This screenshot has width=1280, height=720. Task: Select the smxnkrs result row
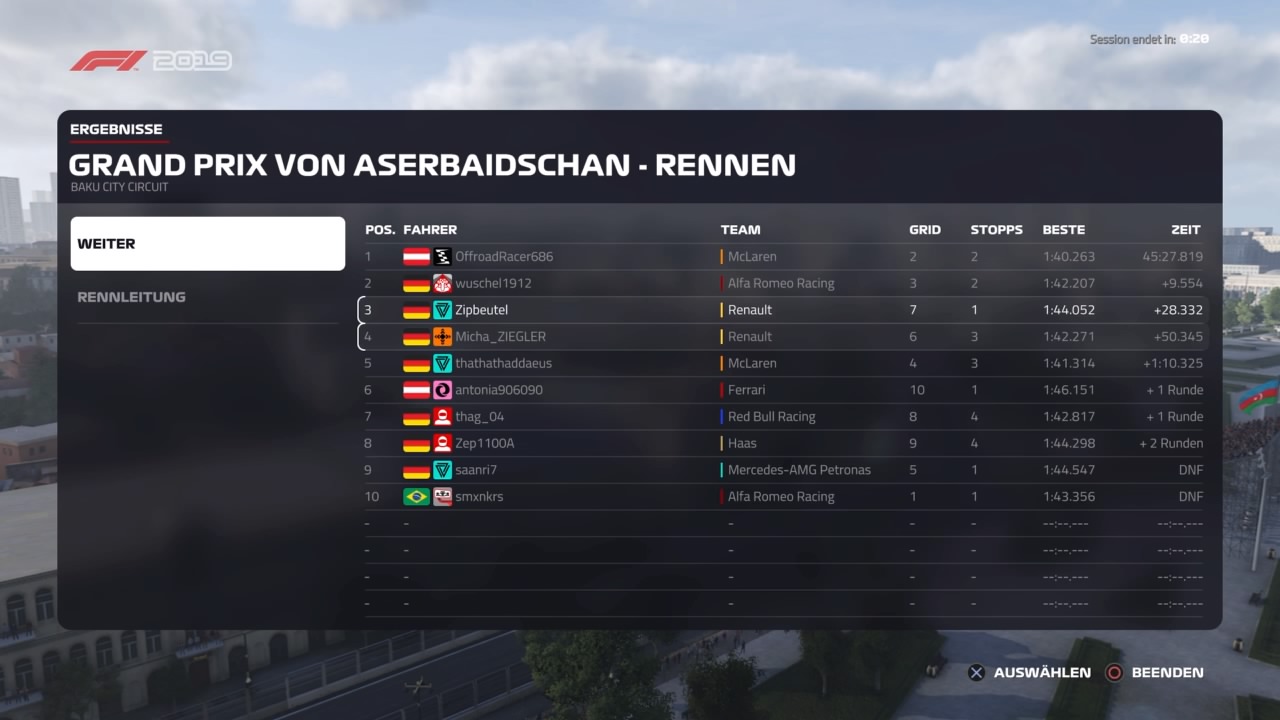(x=783, y=497)
